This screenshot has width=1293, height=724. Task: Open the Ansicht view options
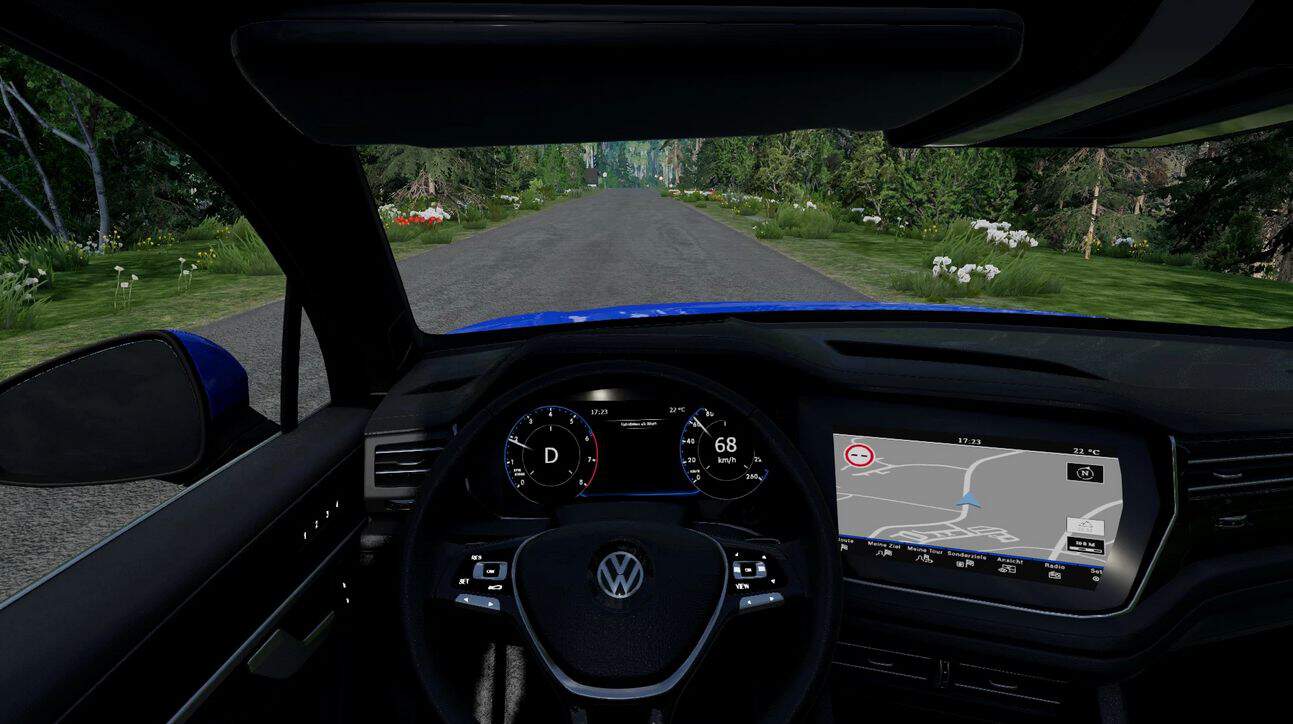1008,565
